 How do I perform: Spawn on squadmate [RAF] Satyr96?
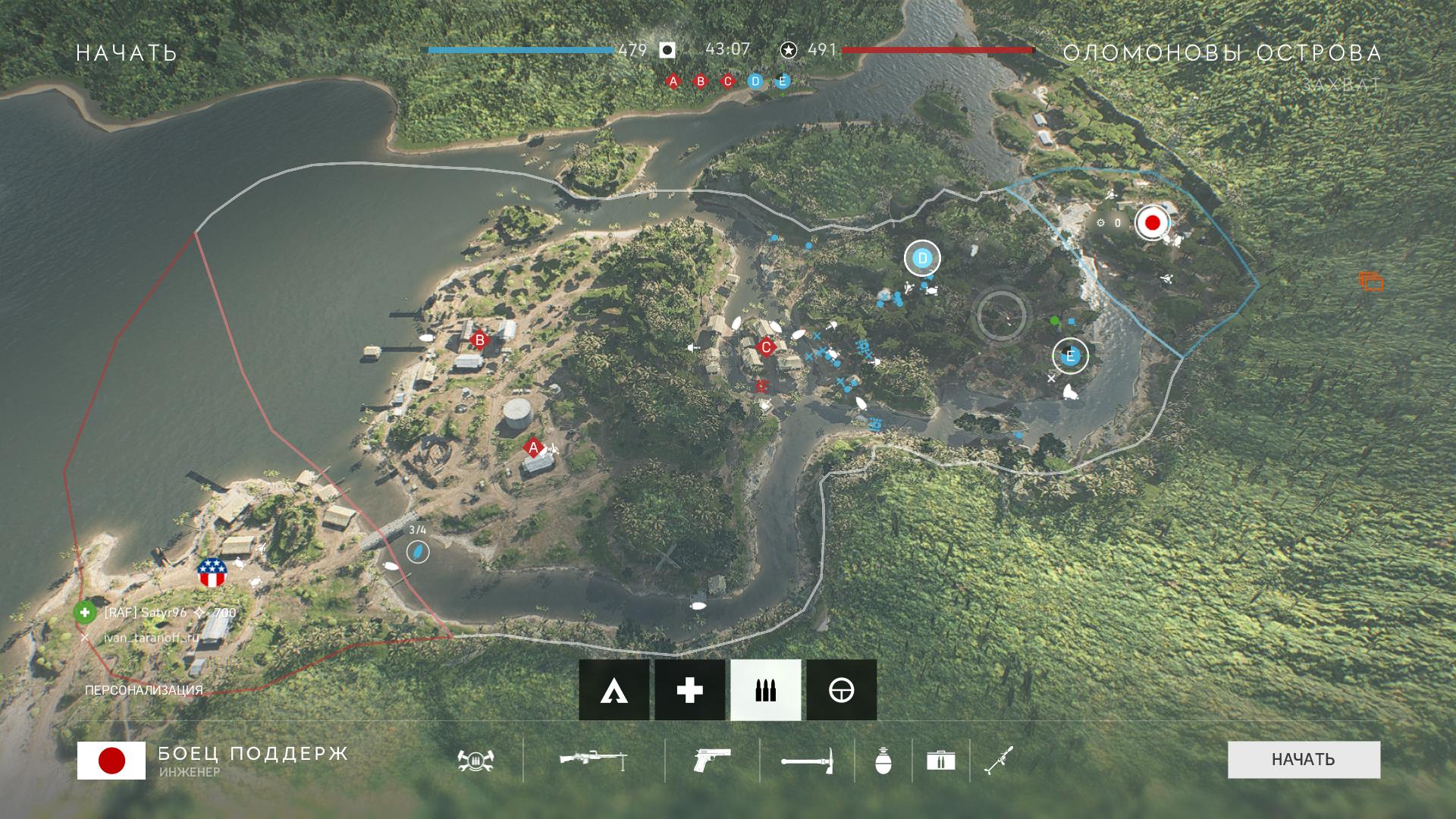[x=85, y=613]
